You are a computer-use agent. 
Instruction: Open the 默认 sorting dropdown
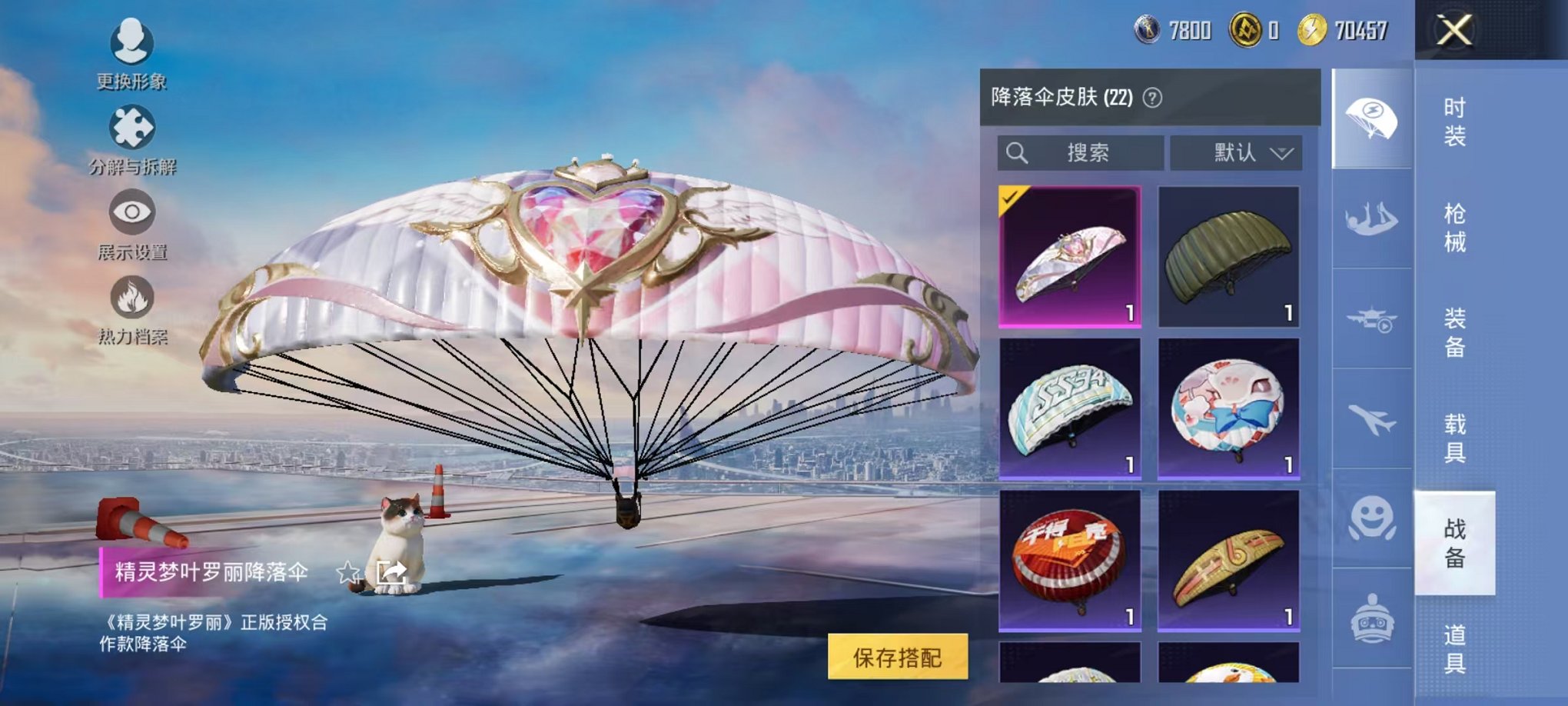[x=1234, y=152]
